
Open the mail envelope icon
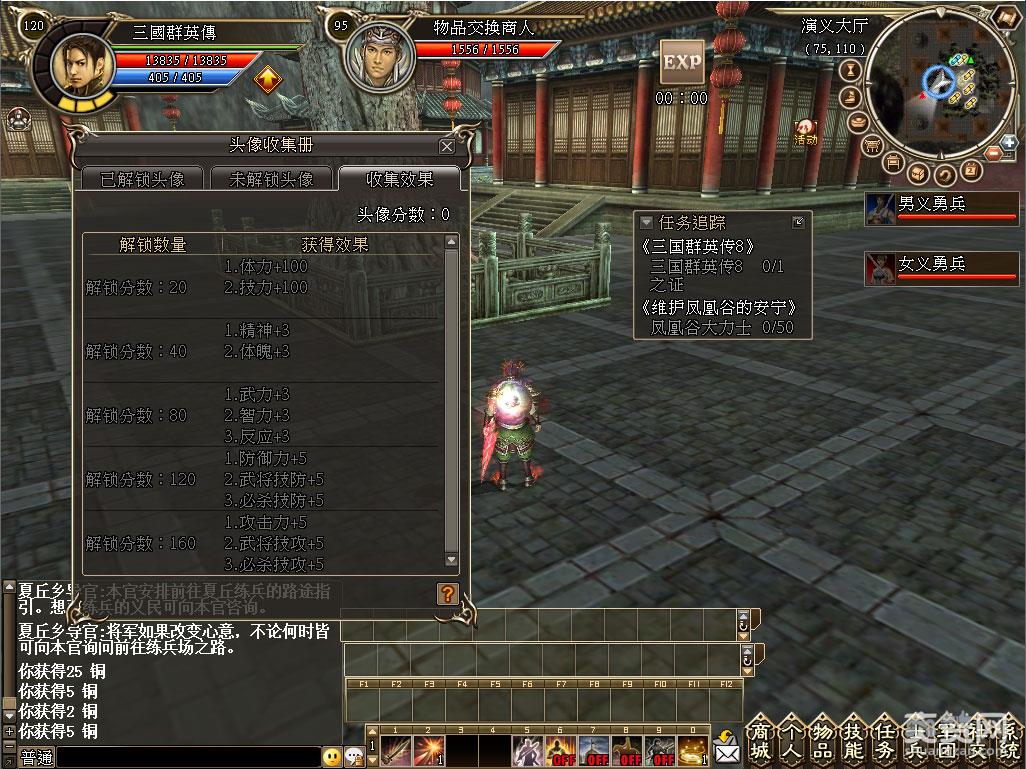click(x=725, y=747)
